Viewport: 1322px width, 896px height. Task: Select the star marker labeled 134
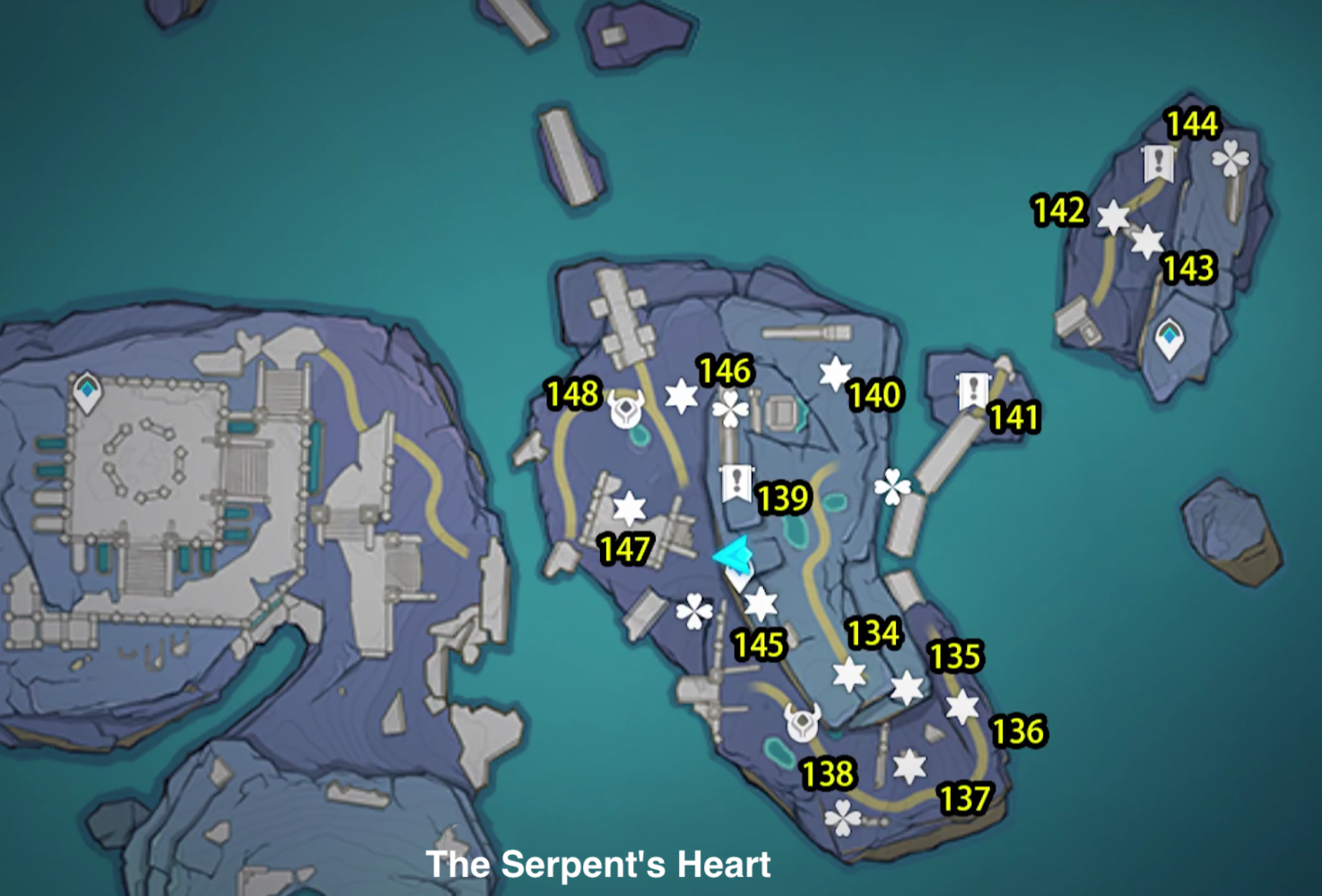coord(847,674)
